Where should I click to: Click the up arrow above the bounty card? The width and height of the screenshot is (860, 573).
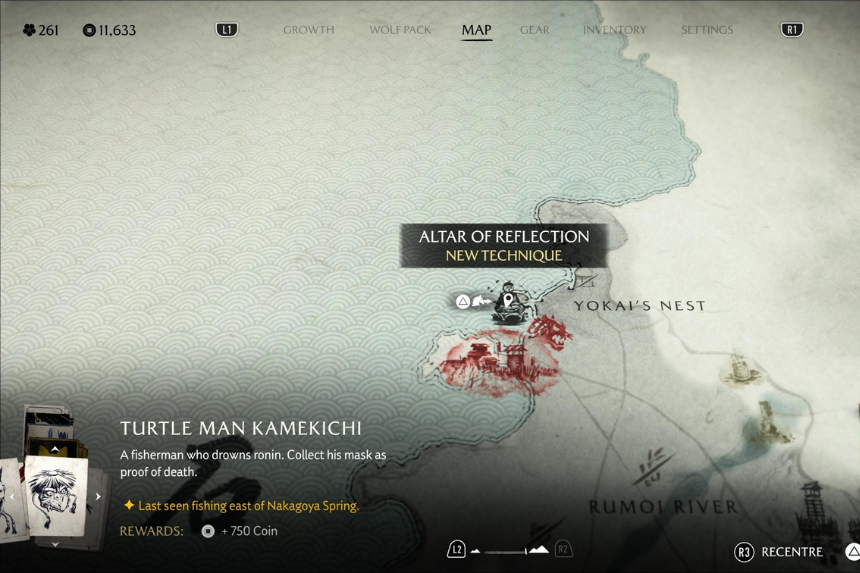pyautogui.click(x=55, y=450)
